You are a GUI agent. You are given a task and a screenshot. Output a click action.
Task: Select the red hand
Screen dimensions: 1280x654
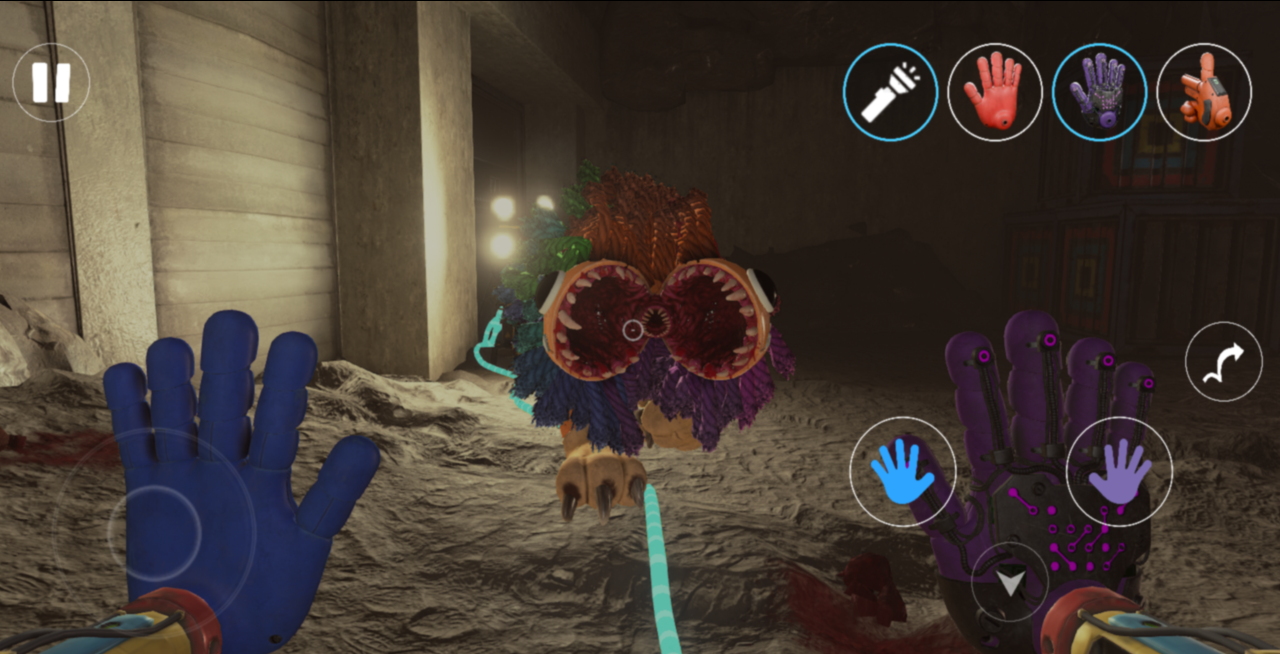pyautogui.click(x=995, y=92)
